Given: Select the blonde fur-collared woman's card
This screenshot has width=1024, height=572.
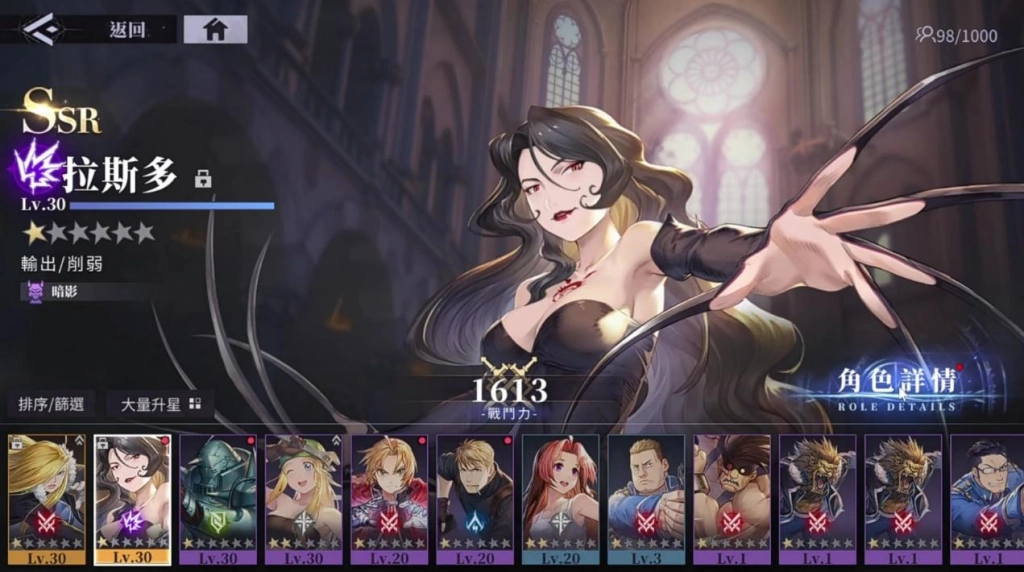Looking at the screenshot, I should click(x=47, y=499).
